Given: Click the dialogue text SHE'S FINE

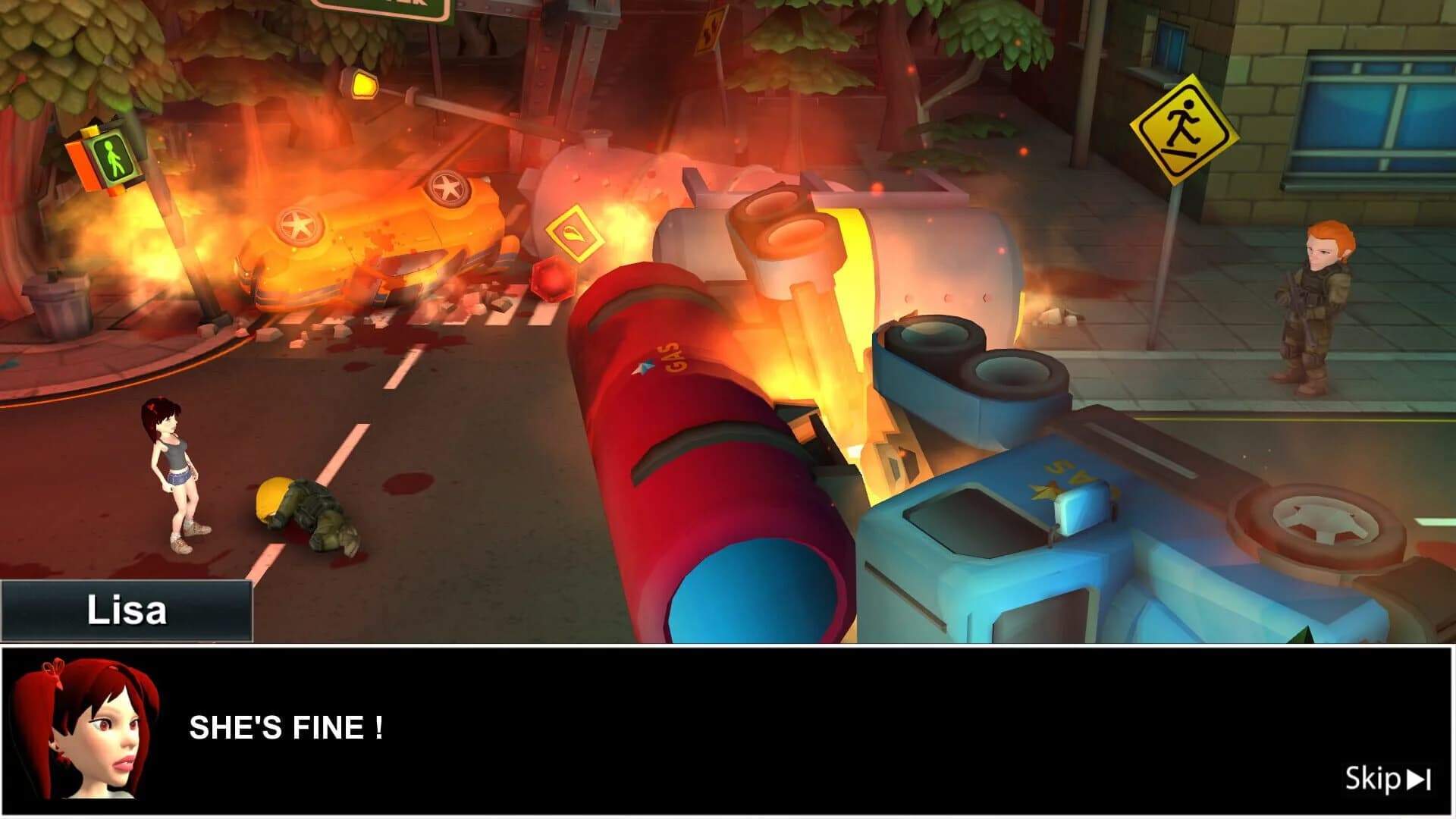Looking at the screenshot, I should pyautogui.click(x=288, y=728).
